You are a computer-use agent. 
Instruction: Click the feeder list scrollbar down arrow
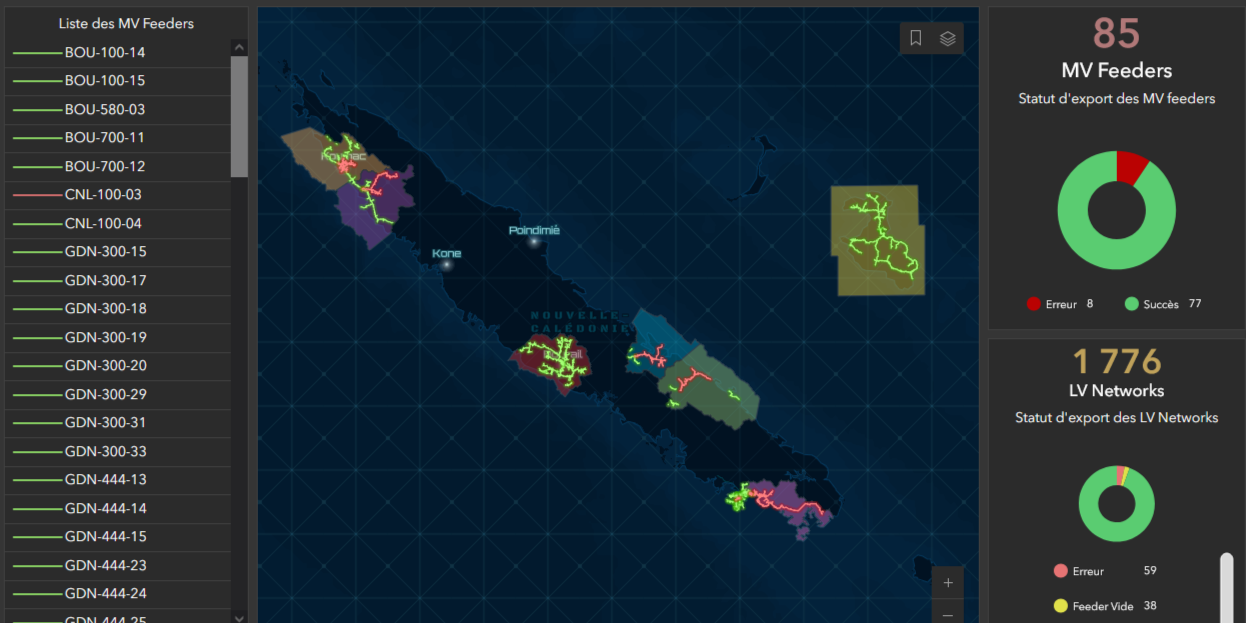pyautogui.click(x=239, y=617)
